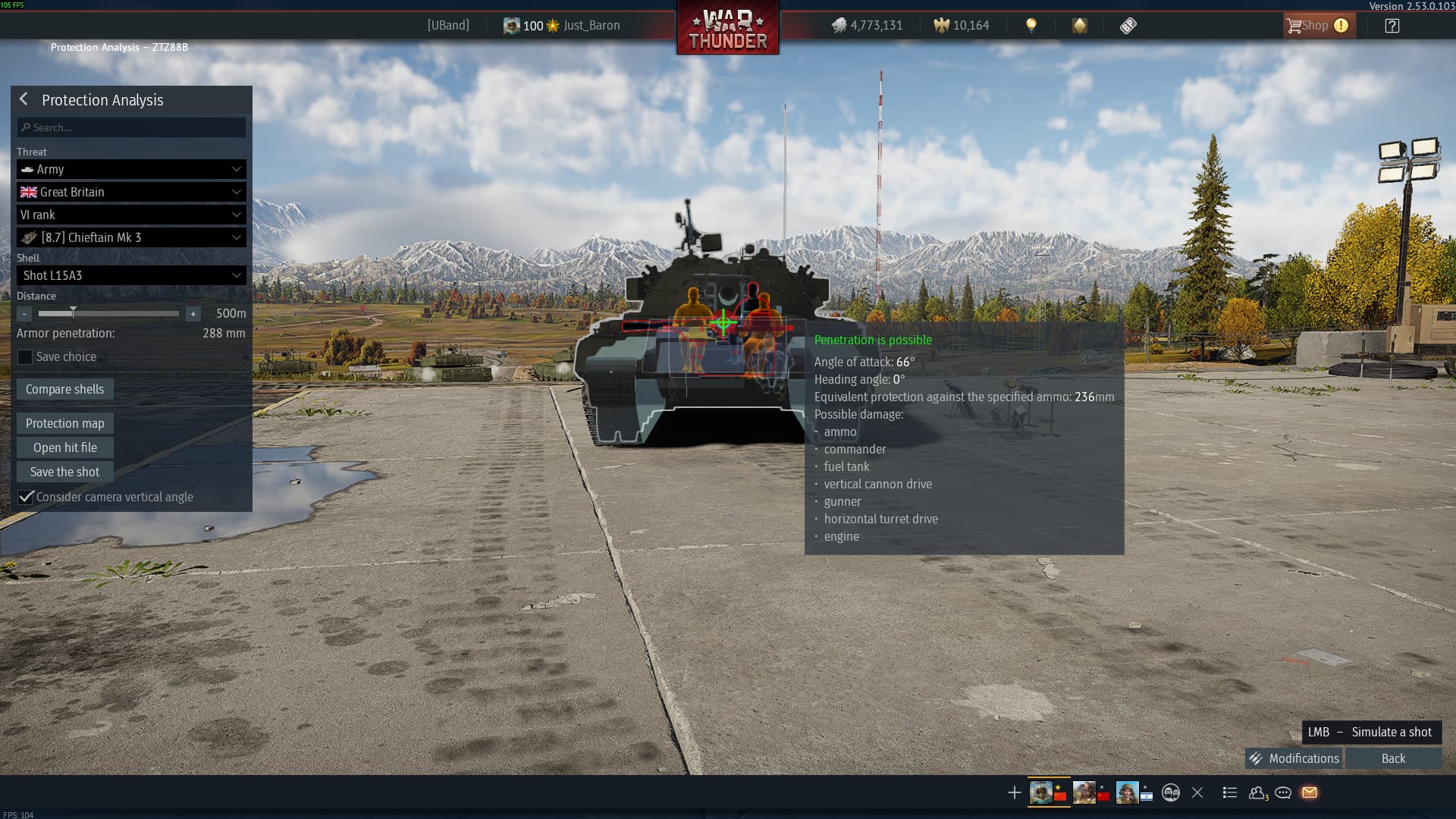Select Open hit file

pos(65,447)
